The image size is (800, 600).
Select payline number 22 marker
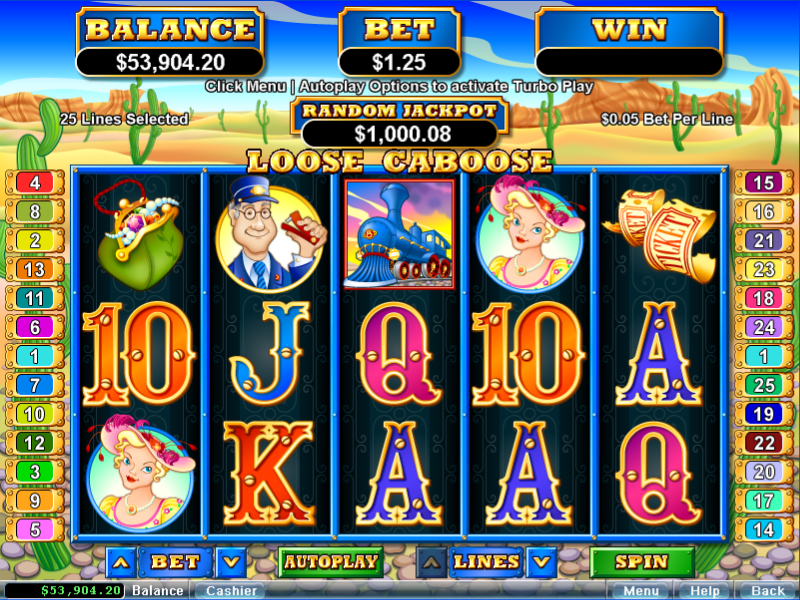(x=763, y=443)
